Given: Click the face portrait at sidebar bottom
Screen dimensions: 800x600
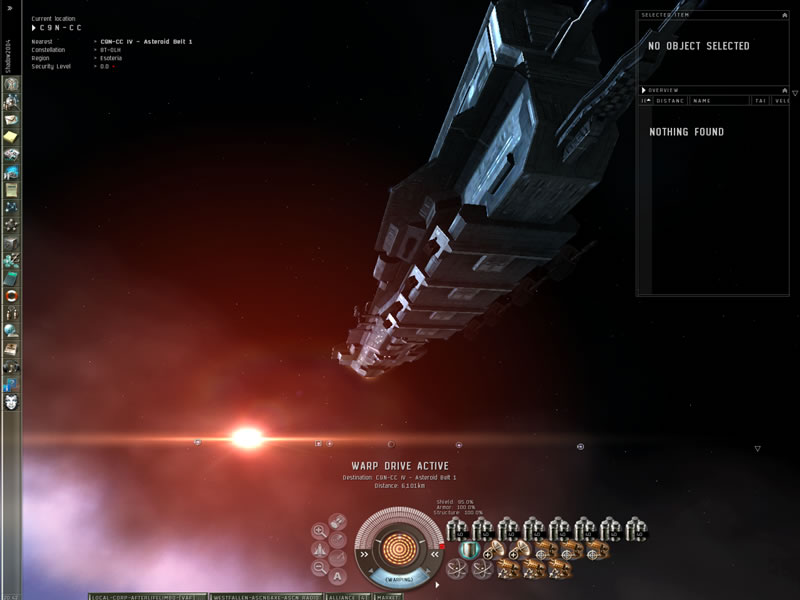Looking at the screenshot, I should [11, 402].
